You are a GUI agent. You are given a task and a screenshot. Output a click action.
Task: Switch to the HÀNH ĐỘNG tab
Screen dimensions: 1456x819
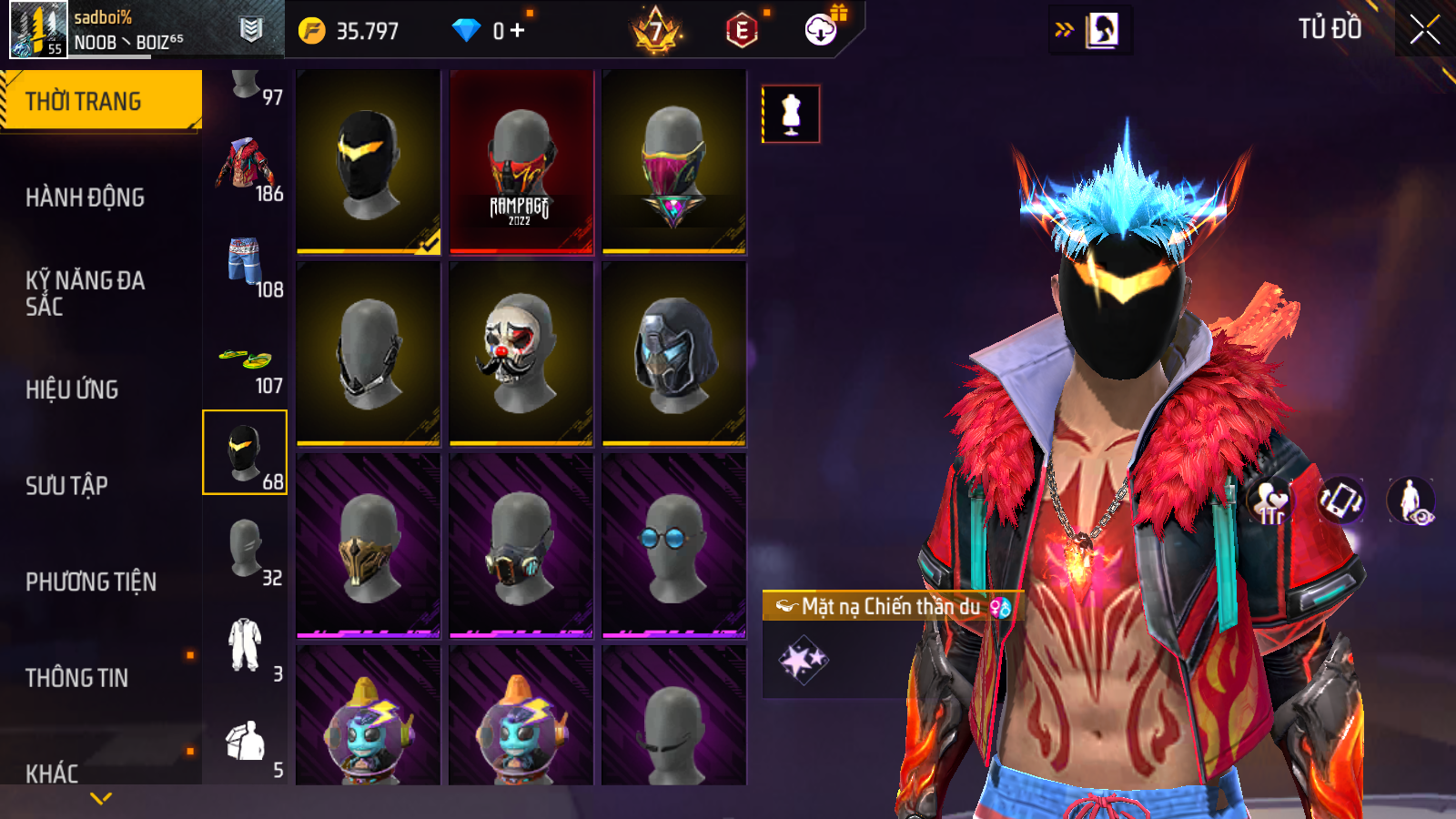click(85, 197)
